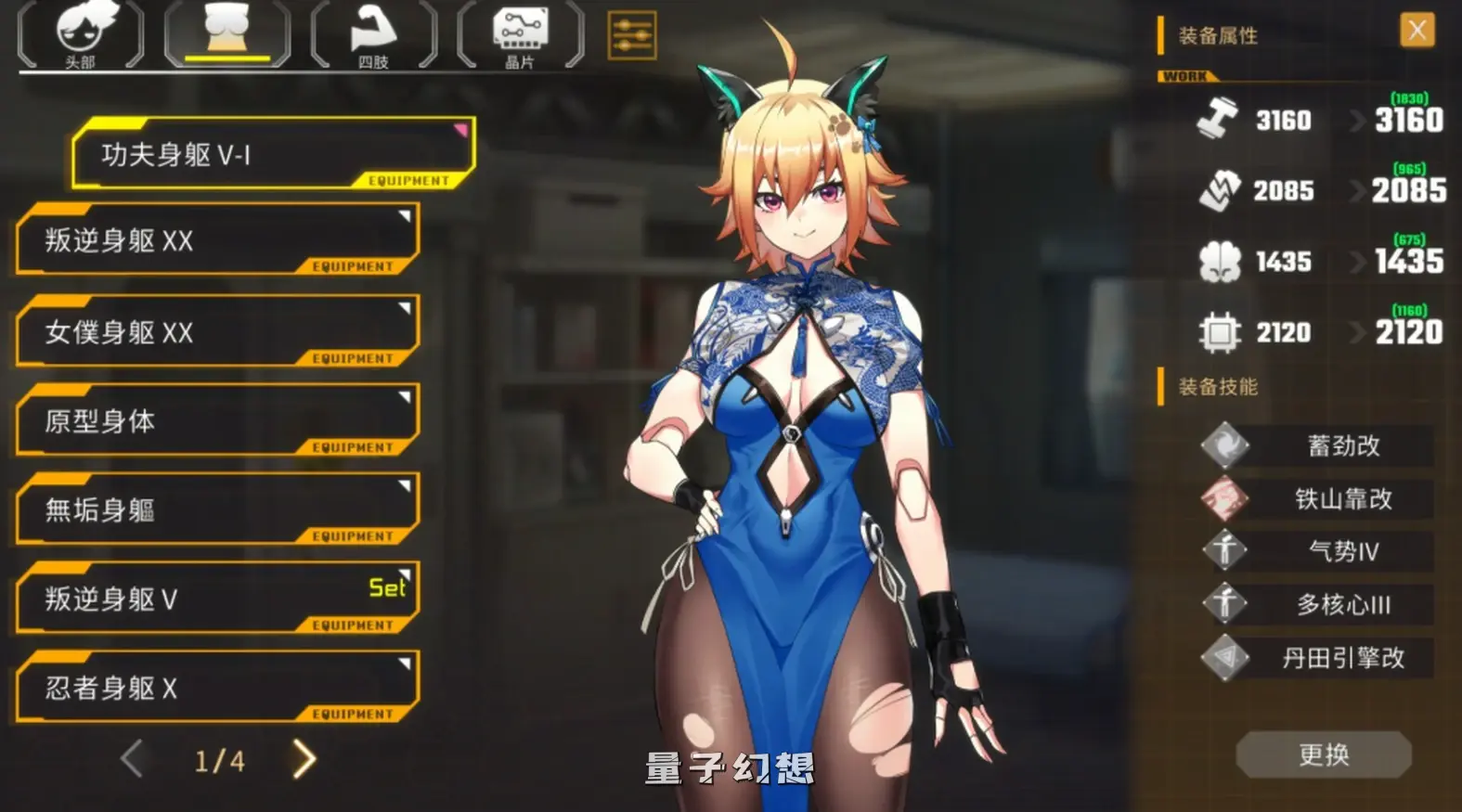
Task: Close the 装备属性 panel
Action: (1418, 30)
